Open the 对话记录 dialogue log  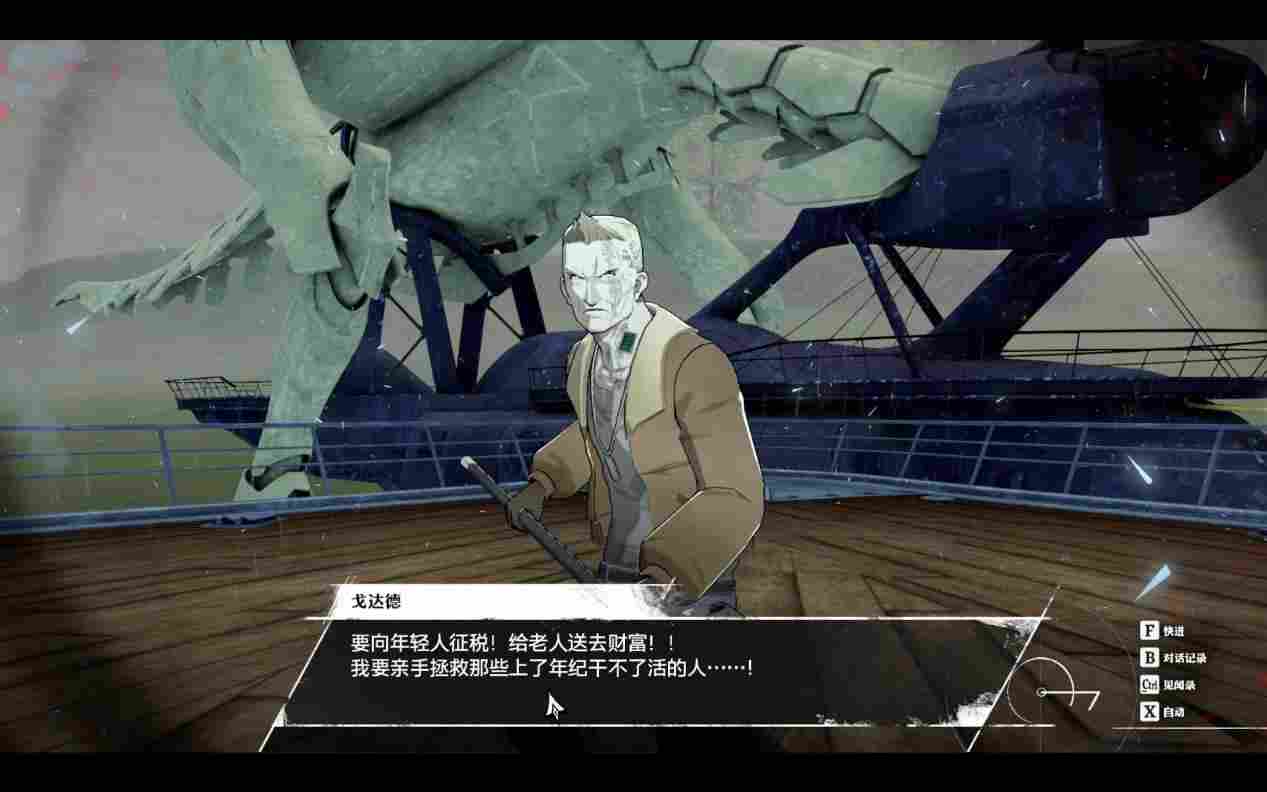click(x=1173, y=658)
